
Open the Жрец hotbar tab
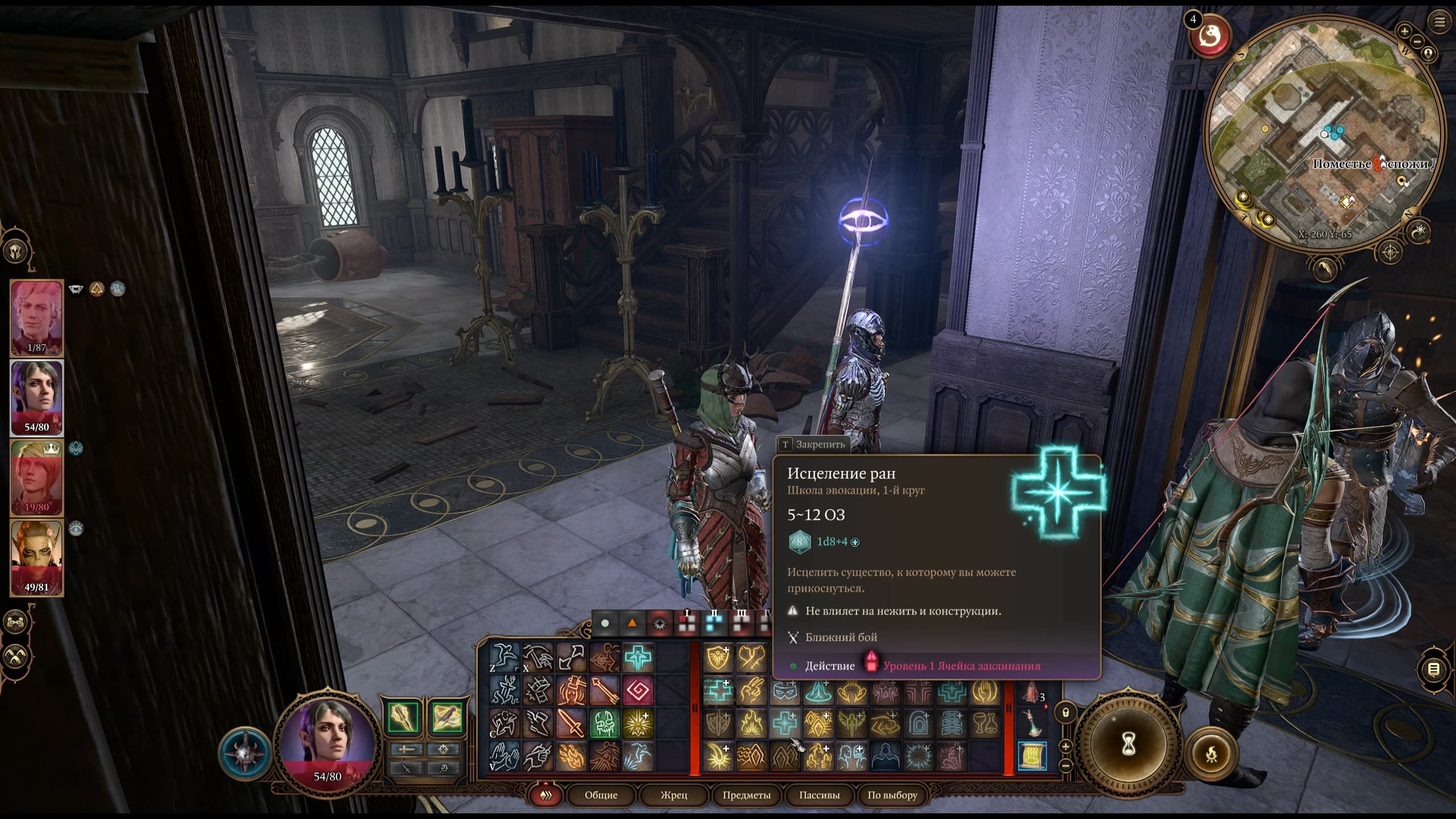[673, 795]
